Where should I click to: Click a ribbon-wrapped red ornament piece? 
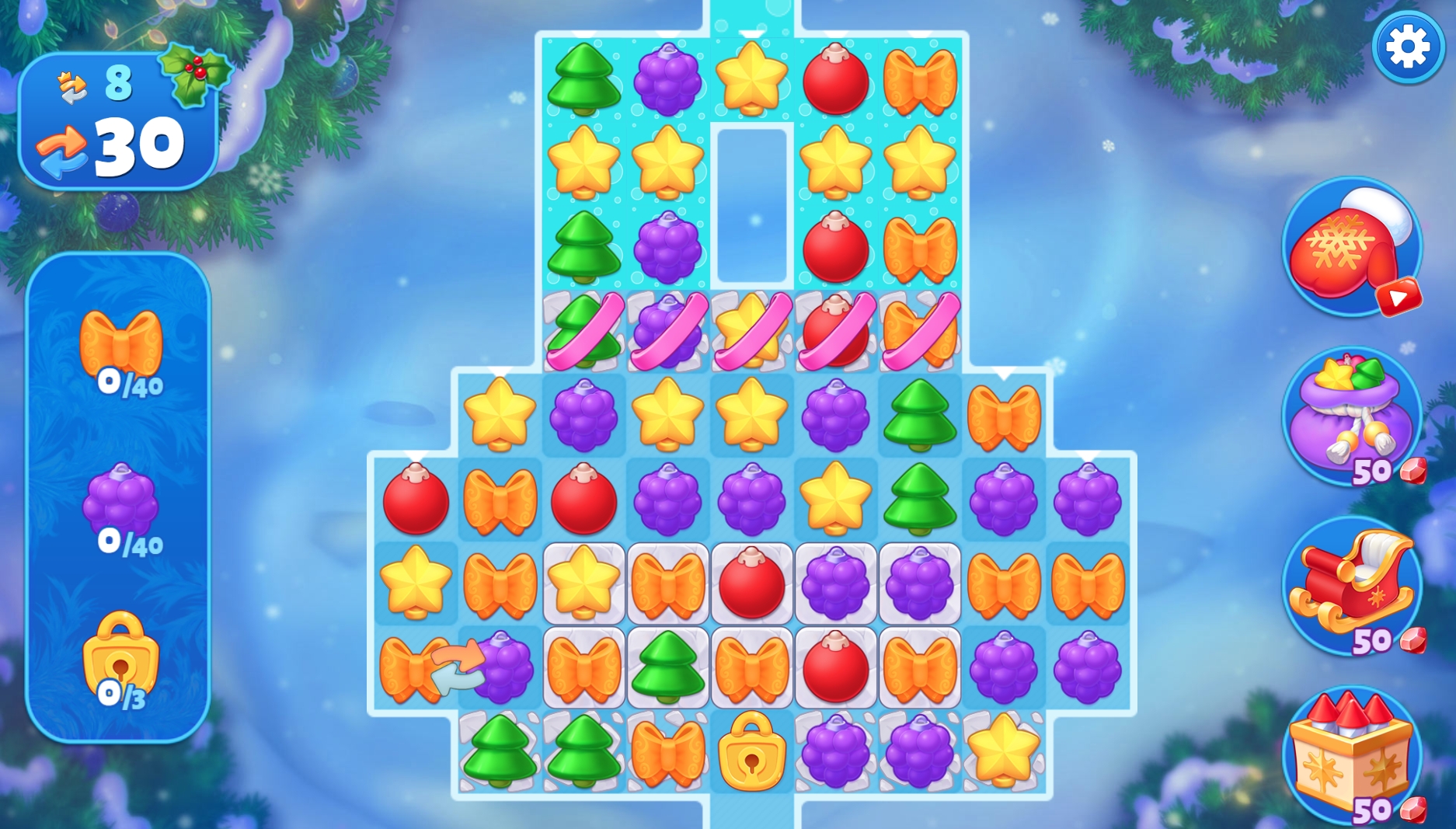pos(835,330)
